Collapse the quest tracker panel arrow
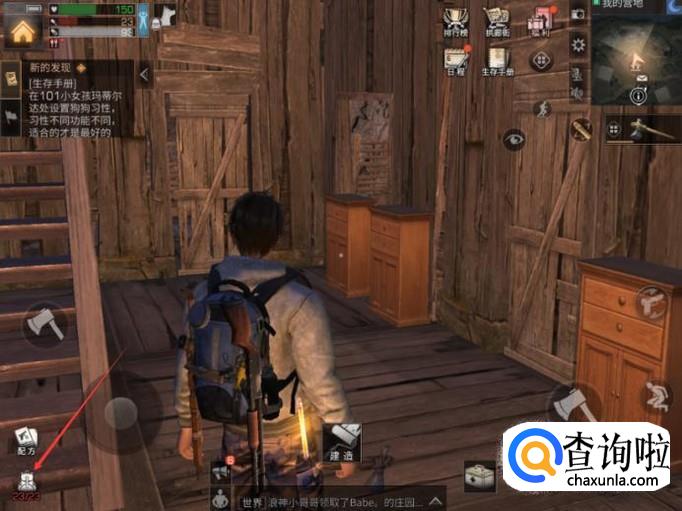The image size is (682, 511). [x=144, y=74]
